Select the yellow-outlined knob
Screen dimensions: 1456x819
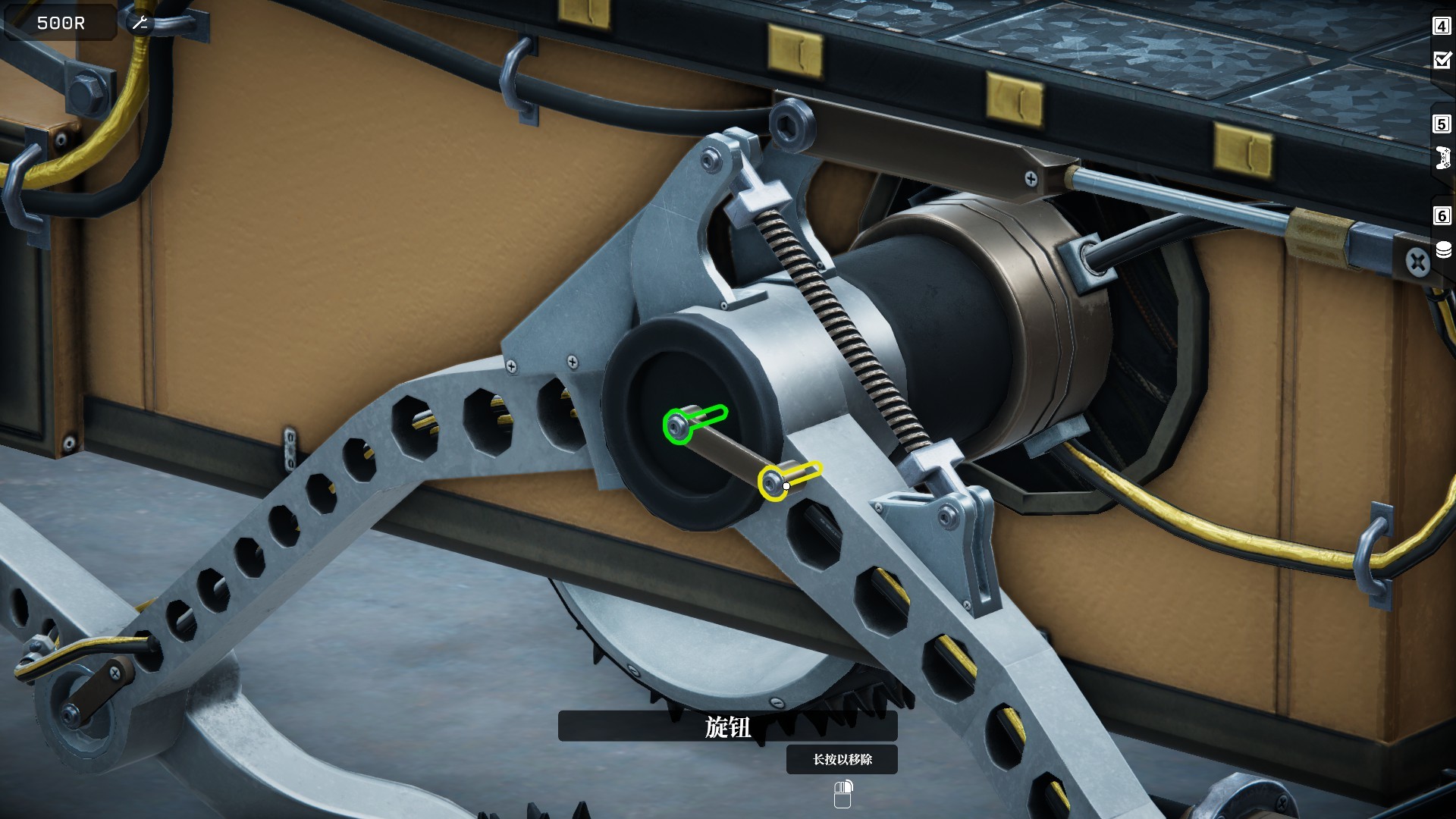774,483
